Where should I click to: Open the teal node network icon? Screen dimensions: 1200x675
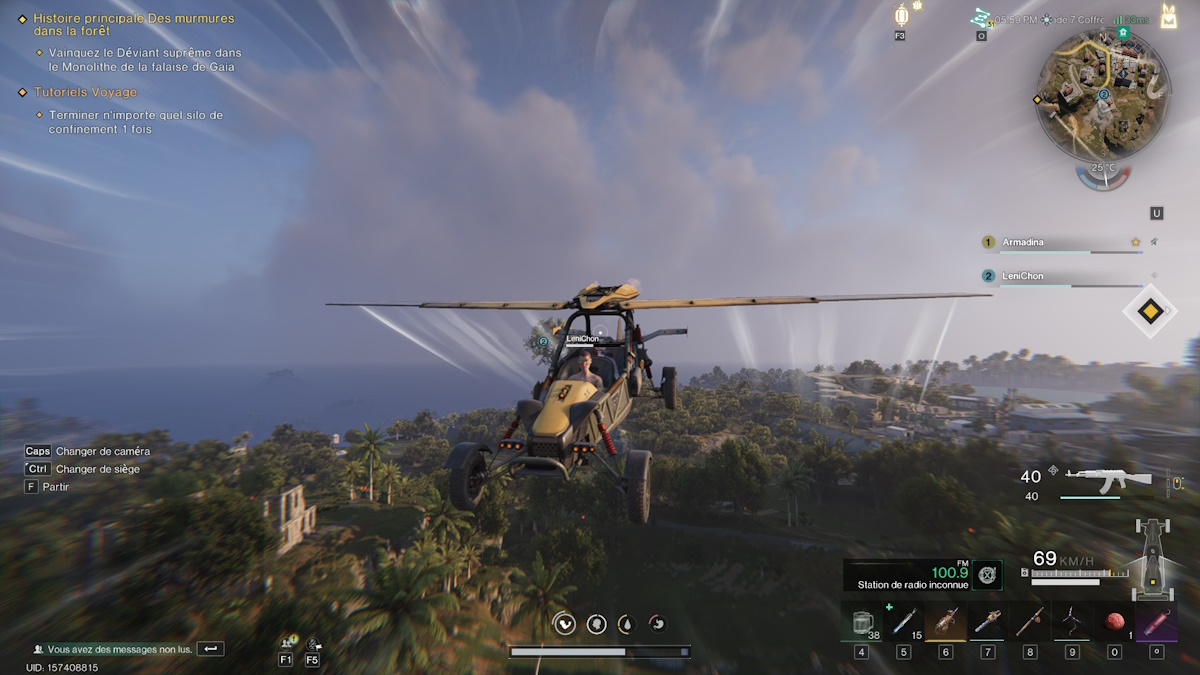coord(980,18)
